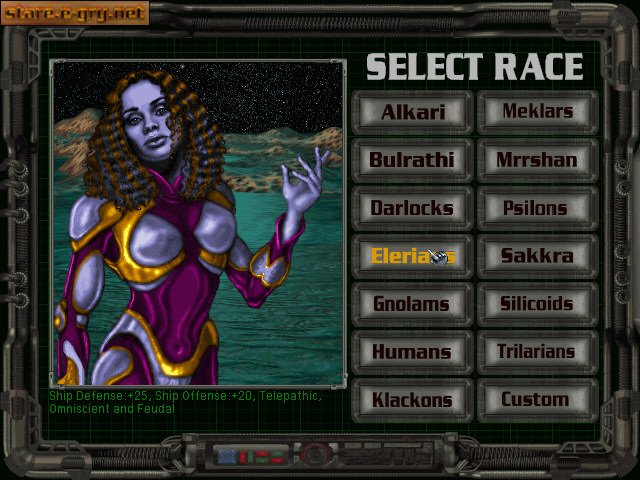Choose the Meklars race
The image size is (640, 480).
537,112
